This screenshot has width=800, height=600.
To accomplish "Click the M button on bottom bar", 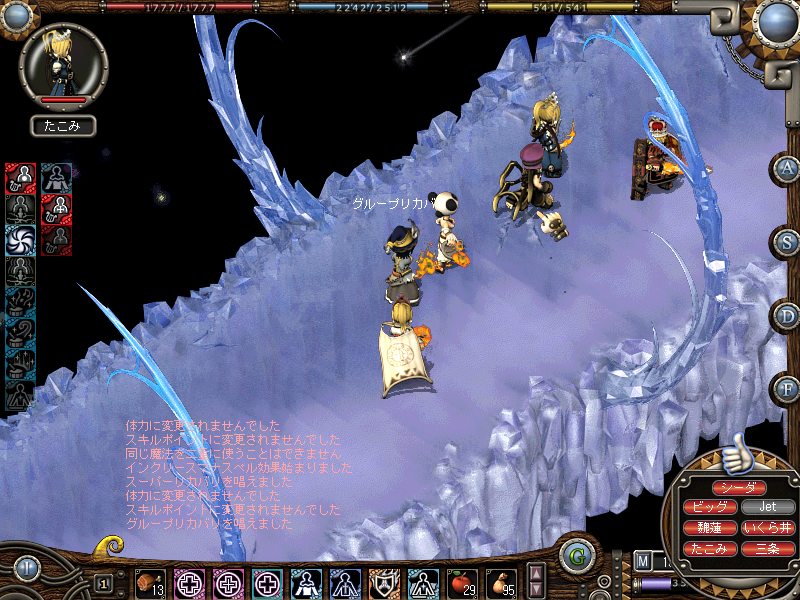I will tap(642, 561).
